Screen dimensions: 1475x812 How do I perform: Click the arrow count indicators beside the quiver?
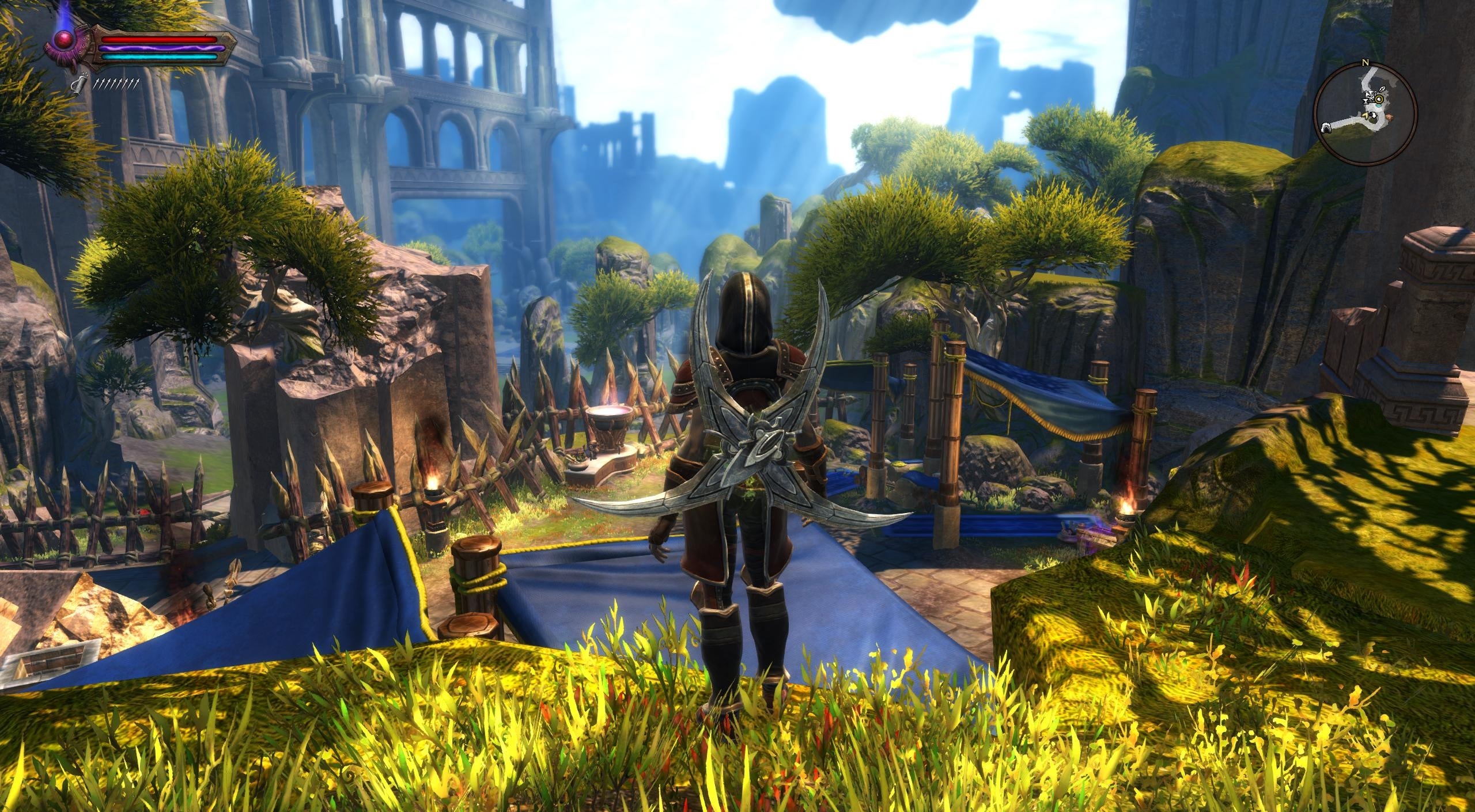pyautogui.click(x=117, y=85)
